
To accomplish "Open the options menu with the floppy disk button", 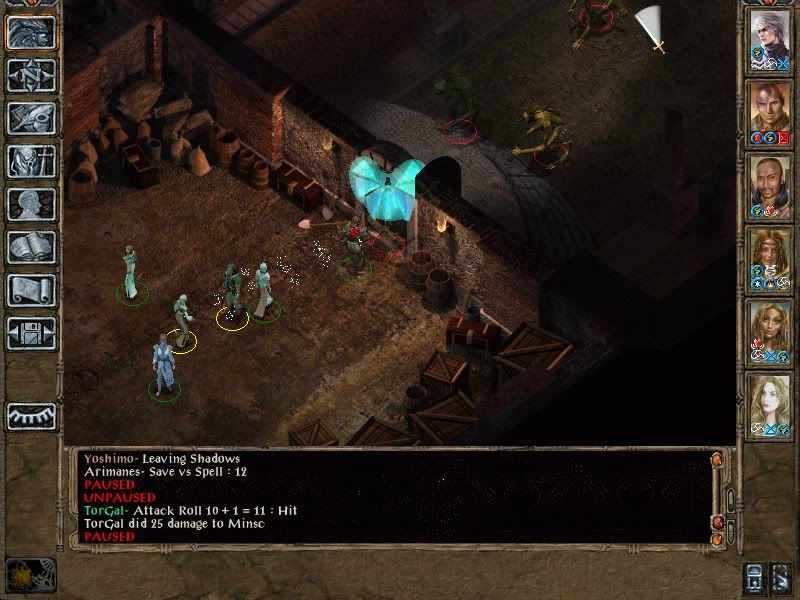I will tap(31, 333).
